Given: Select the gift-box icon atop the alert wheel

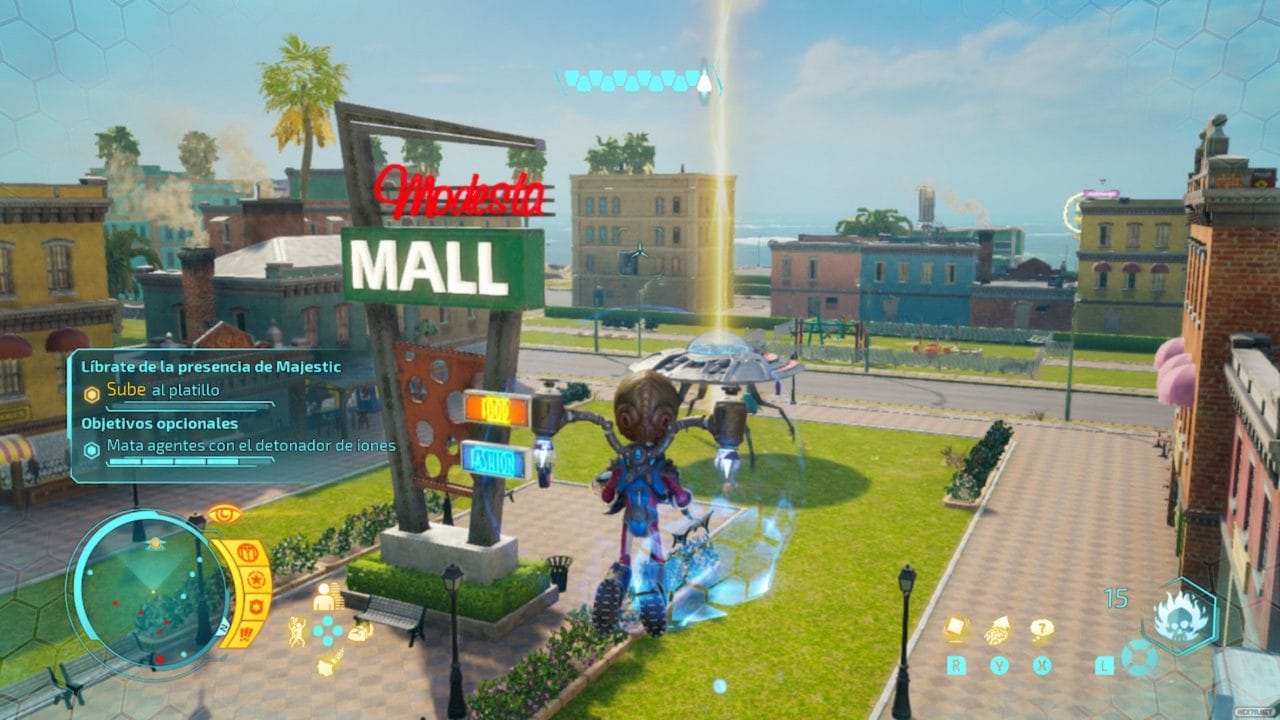Looking at the screenshot, I should pyautogui.click(x=248, y=552).
